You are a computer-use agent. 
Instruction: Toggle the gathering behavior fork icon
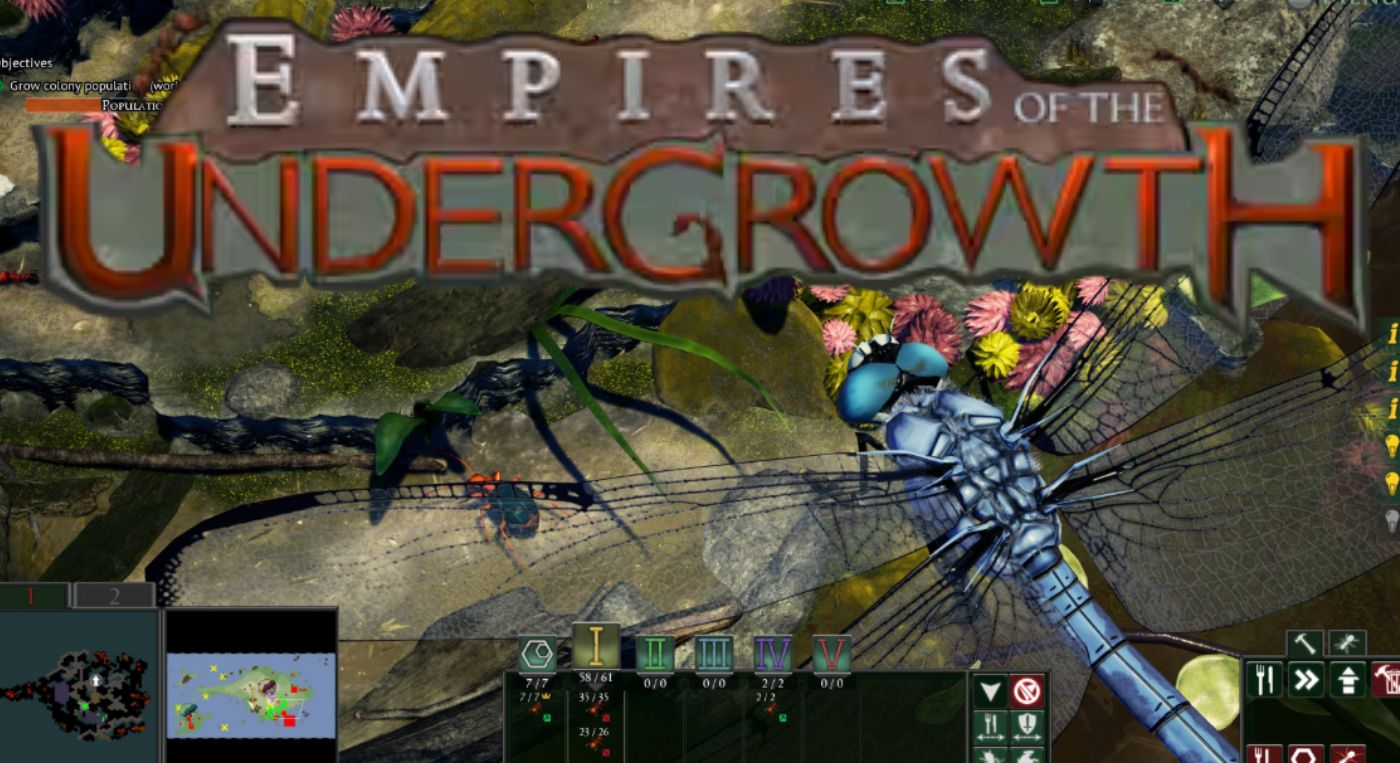(x=991, y=725)
